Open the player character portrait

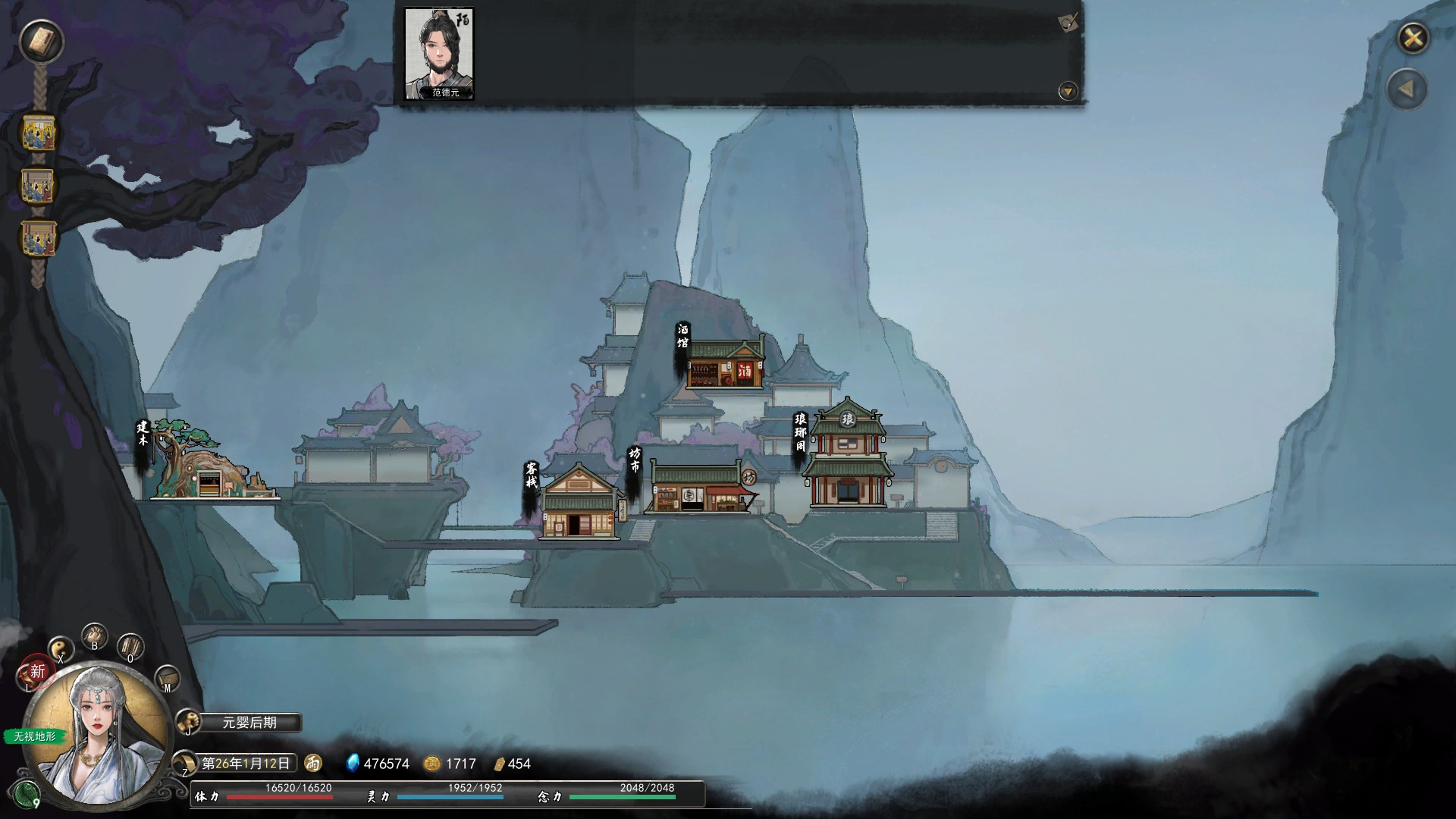coord(97,732)
